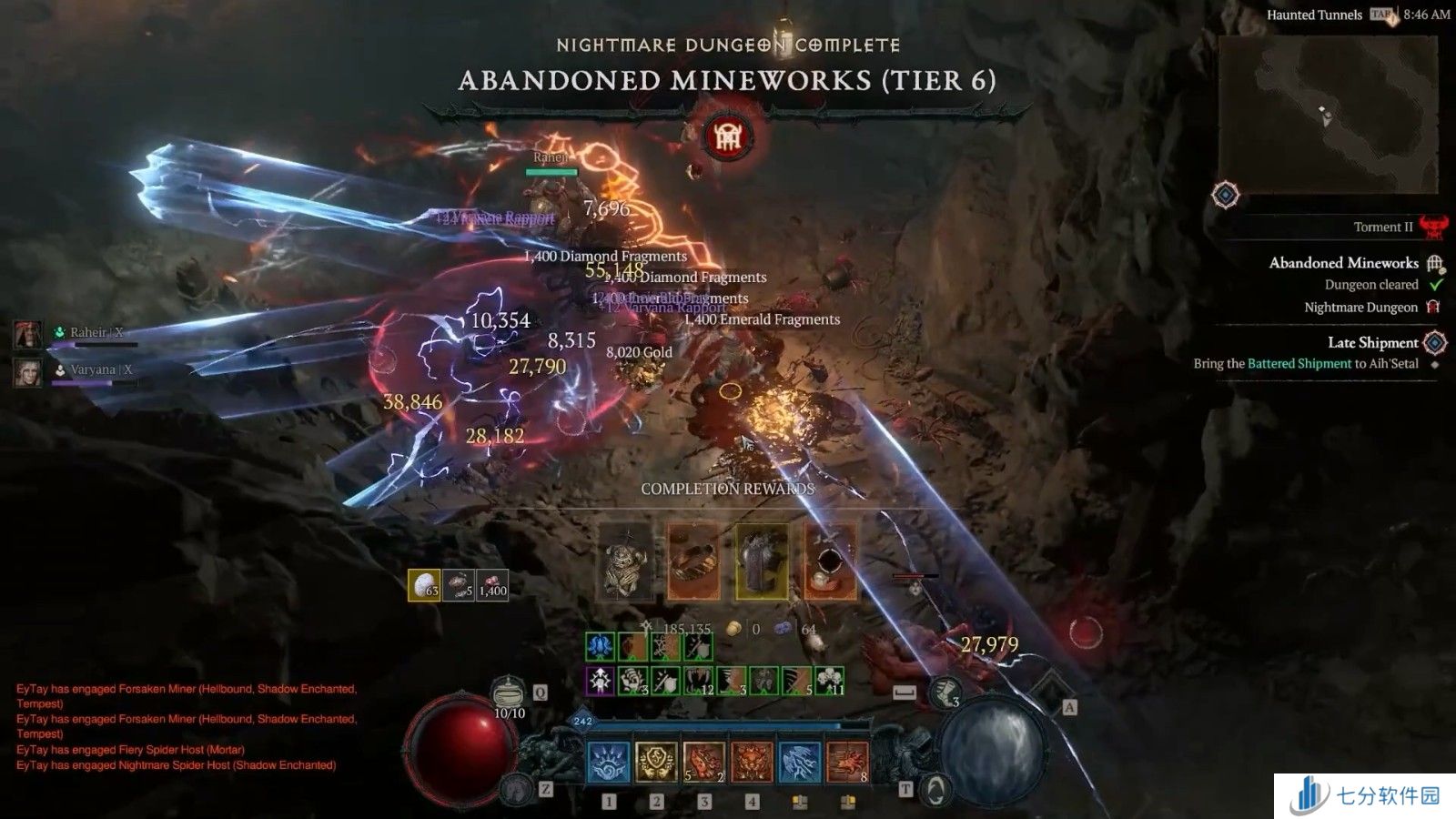Screen dimensions: 1456x819
Task: Click the white egg loot icon showing 63
Action: 424,585
